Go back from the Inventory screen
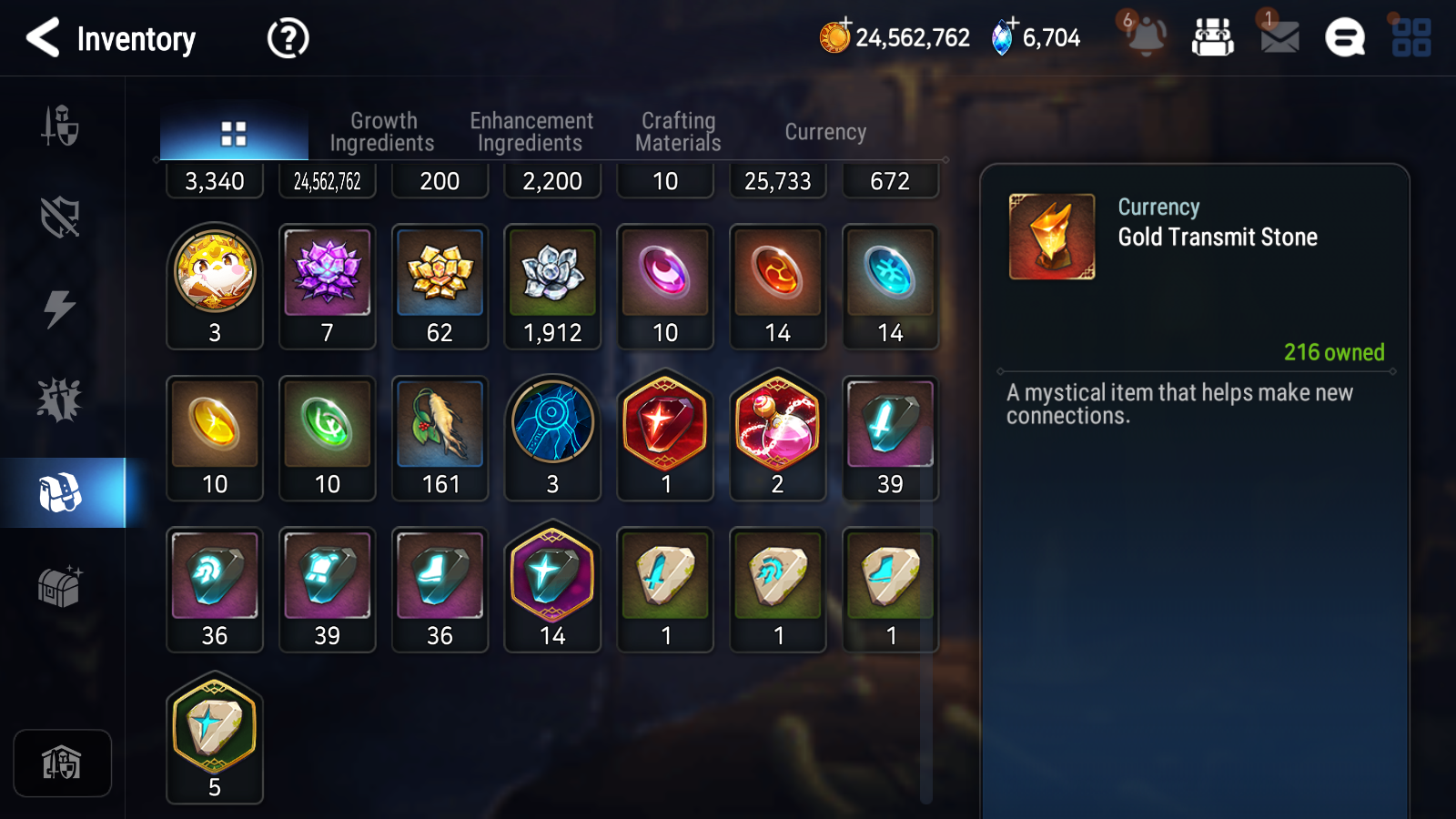This screenshot has width=1456, height=819. click(x=43, y=38)
